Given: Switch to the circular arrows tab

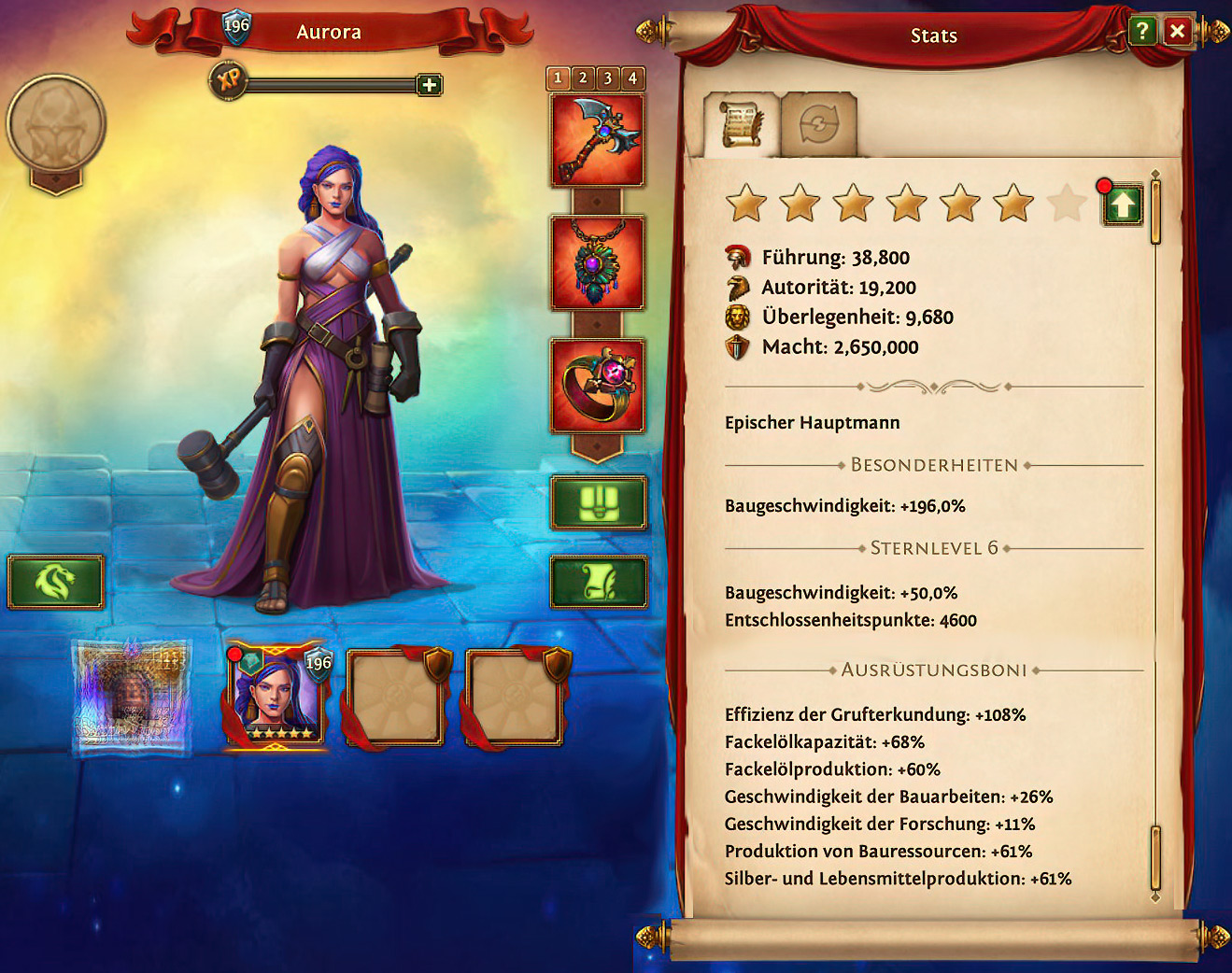Looking at the screenshot, I should tap(818, 124).
